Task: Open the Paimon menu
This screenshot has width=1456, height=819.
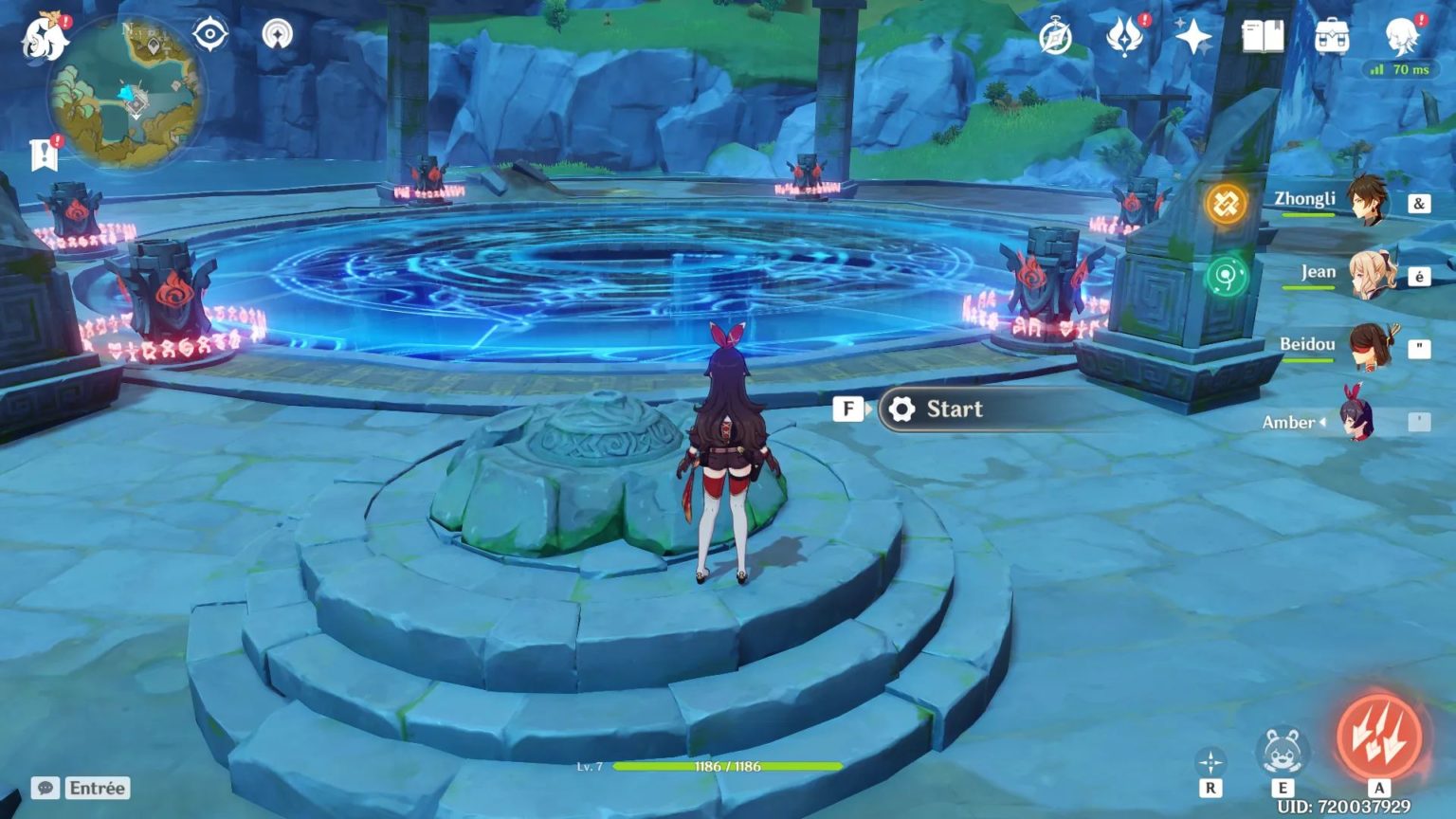Action: [45, 36]
